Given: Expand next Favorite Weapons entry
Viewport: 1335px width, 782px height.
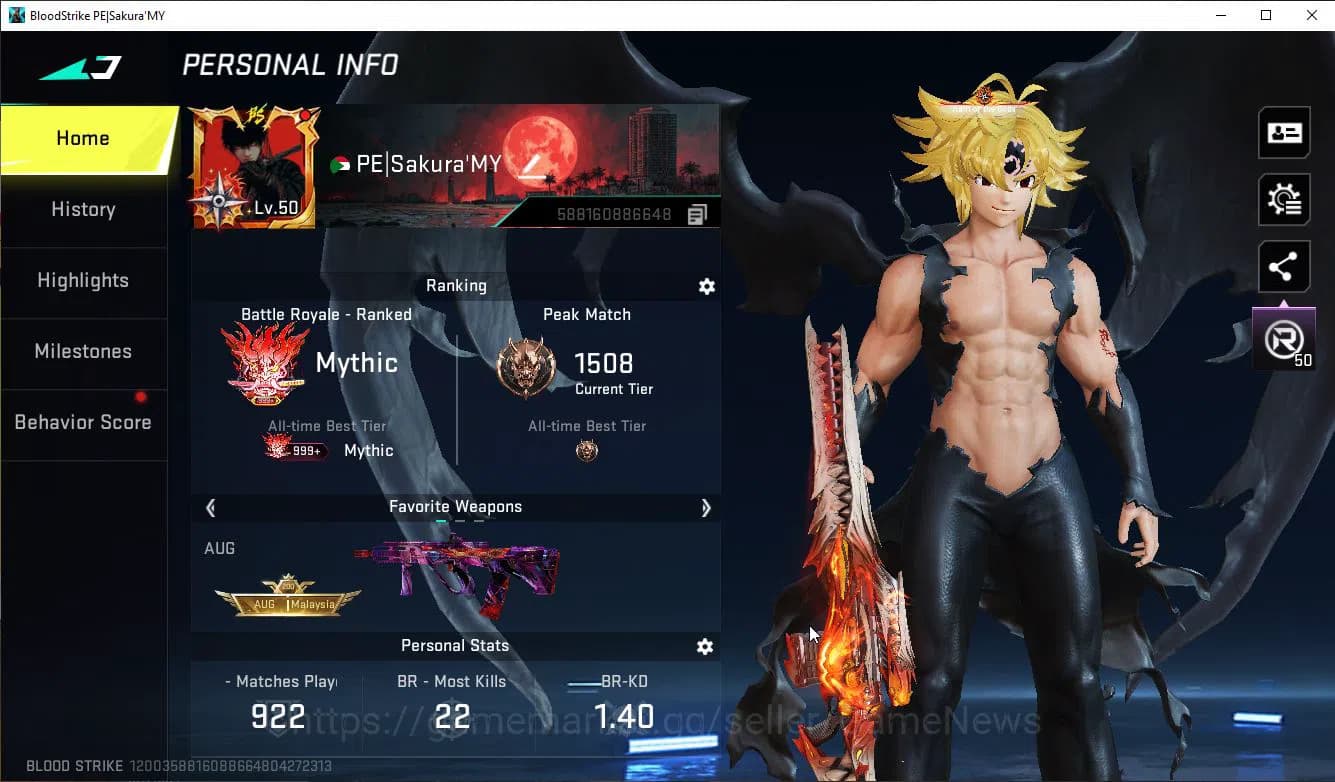Looking at the screenshot, I should pyautogui.click(x=706, y=508).
